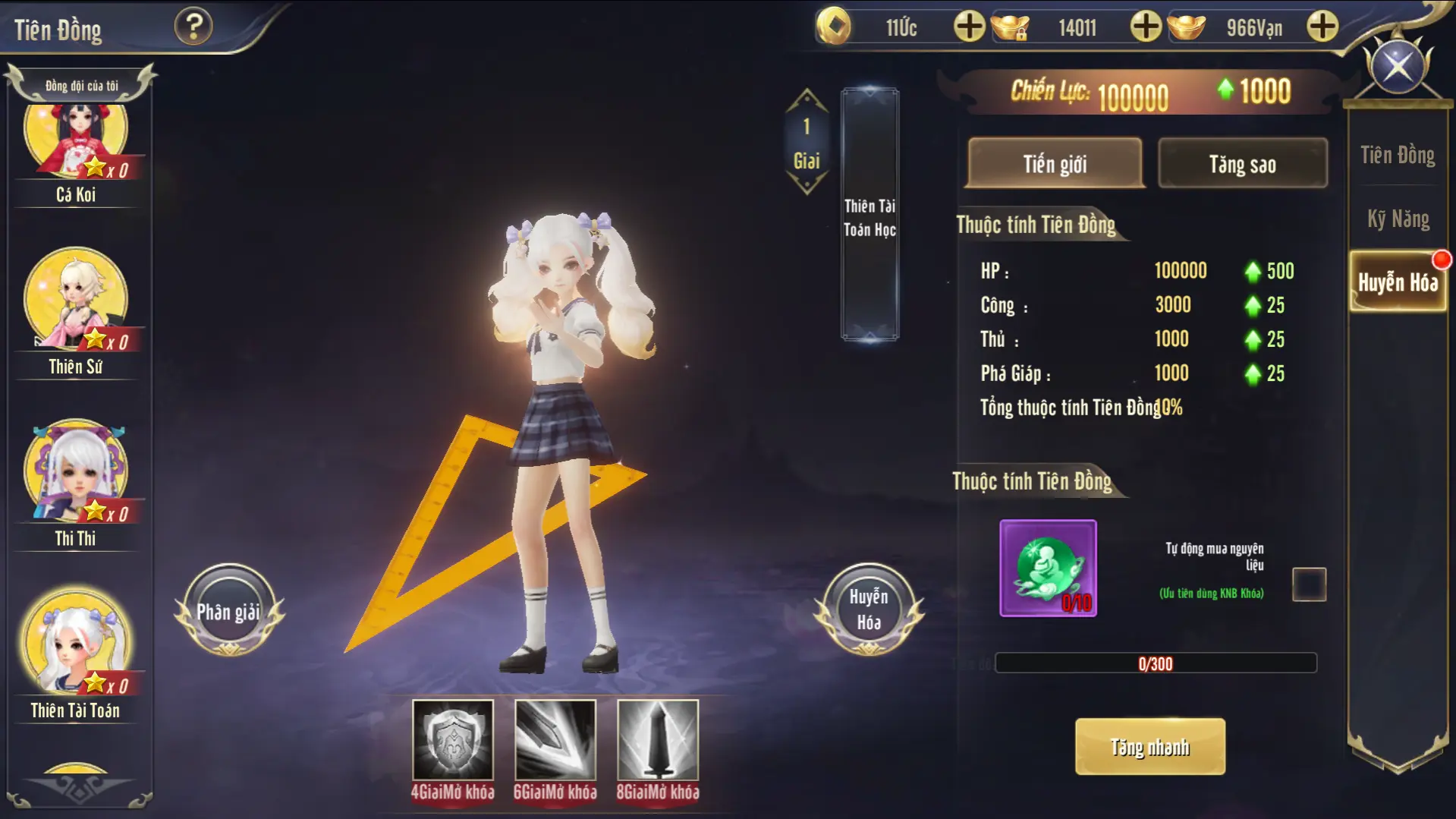Add more gold ingot currency
1456x819 pixels.
[x=1322, y=27]
